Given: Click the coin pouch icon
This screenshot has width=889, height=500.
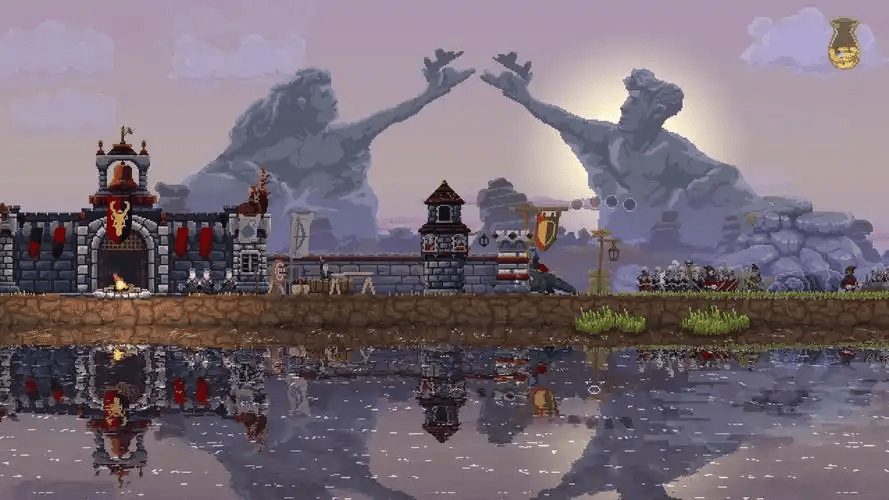Looking at the screenshot, I should (844, 44).
